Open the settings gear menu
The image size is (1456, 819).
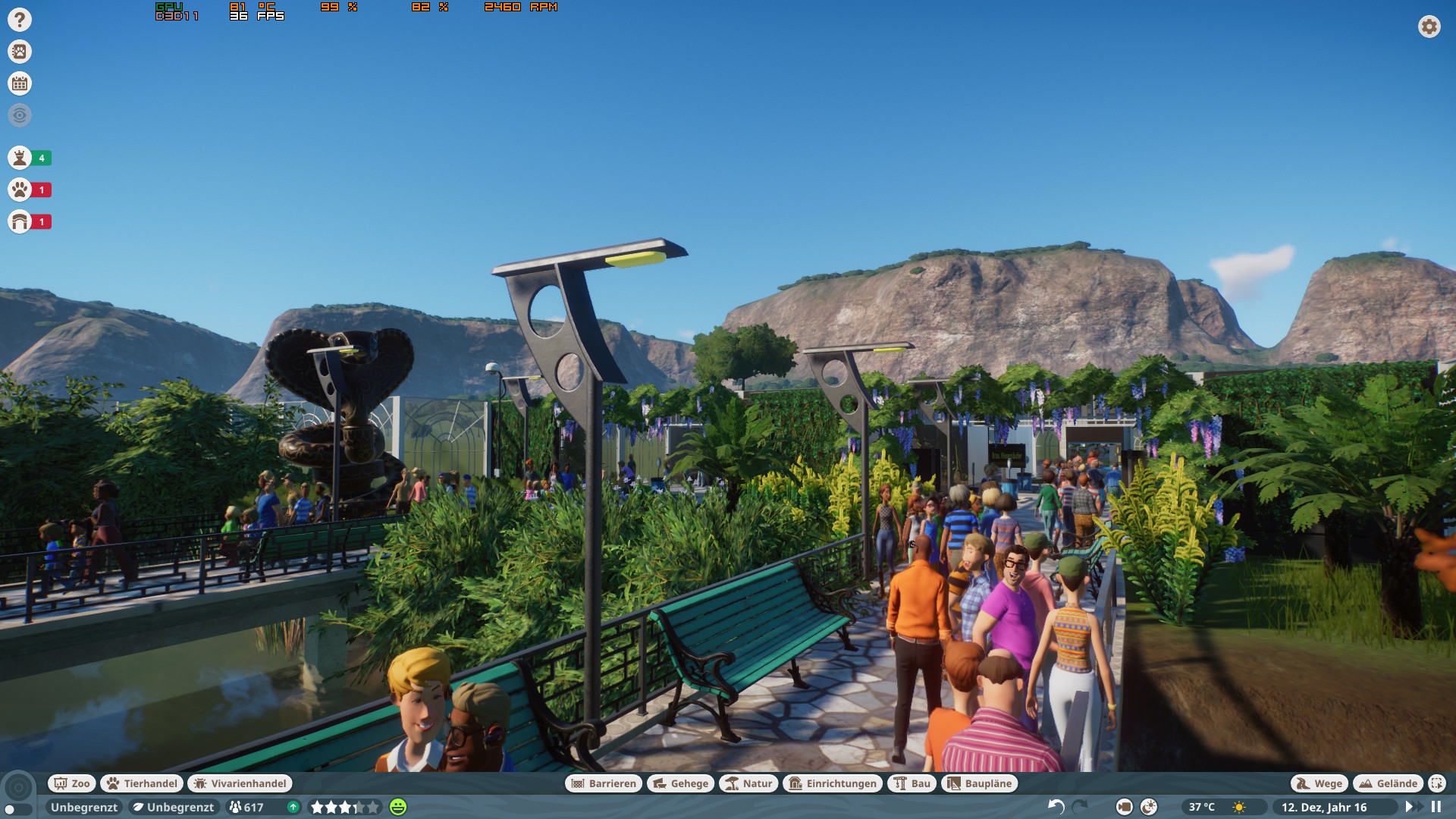coord(1429,27)
